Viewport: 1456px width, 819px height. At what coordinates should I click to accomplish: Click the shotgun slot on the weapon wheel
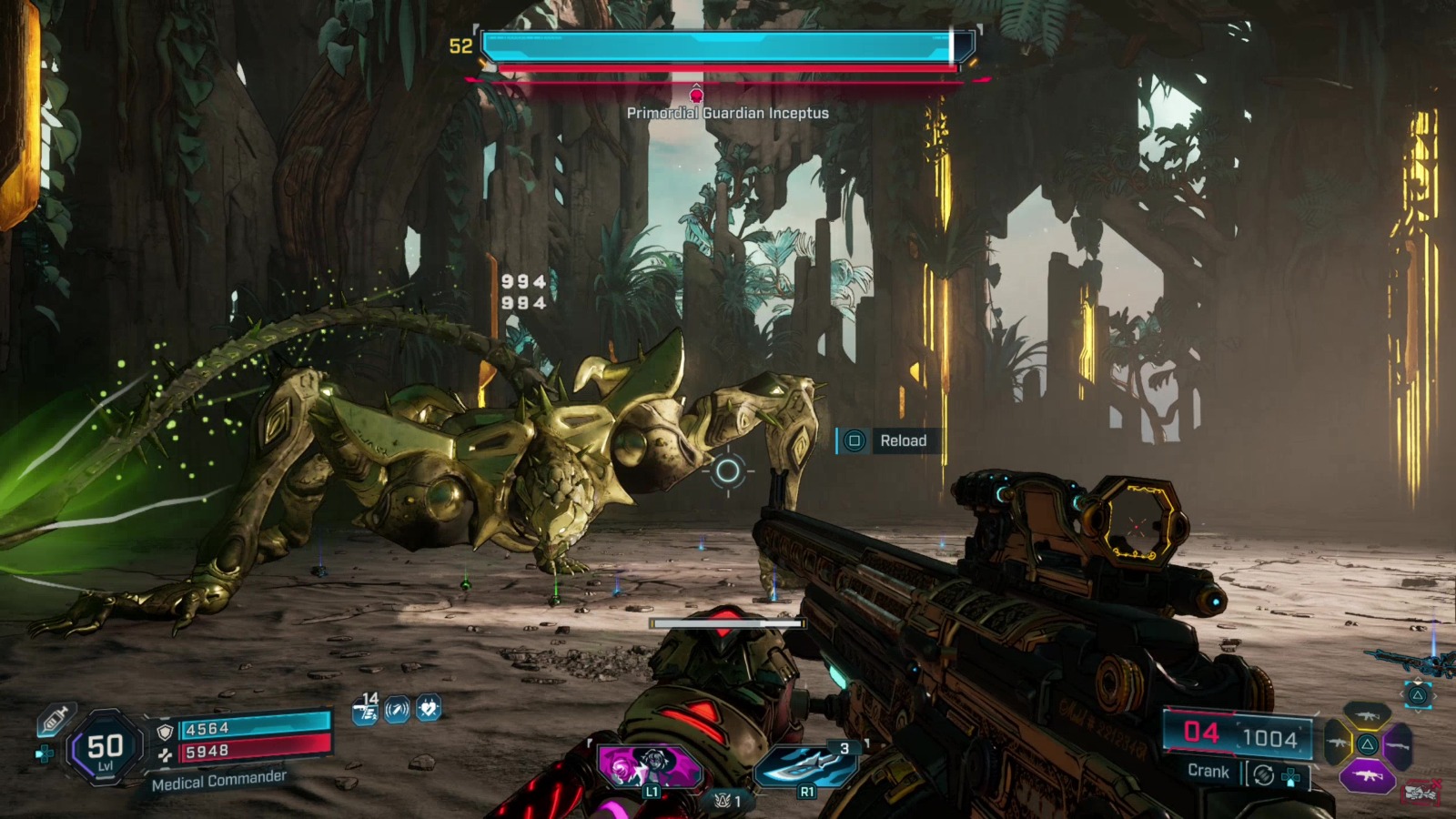click(1398, 746)
